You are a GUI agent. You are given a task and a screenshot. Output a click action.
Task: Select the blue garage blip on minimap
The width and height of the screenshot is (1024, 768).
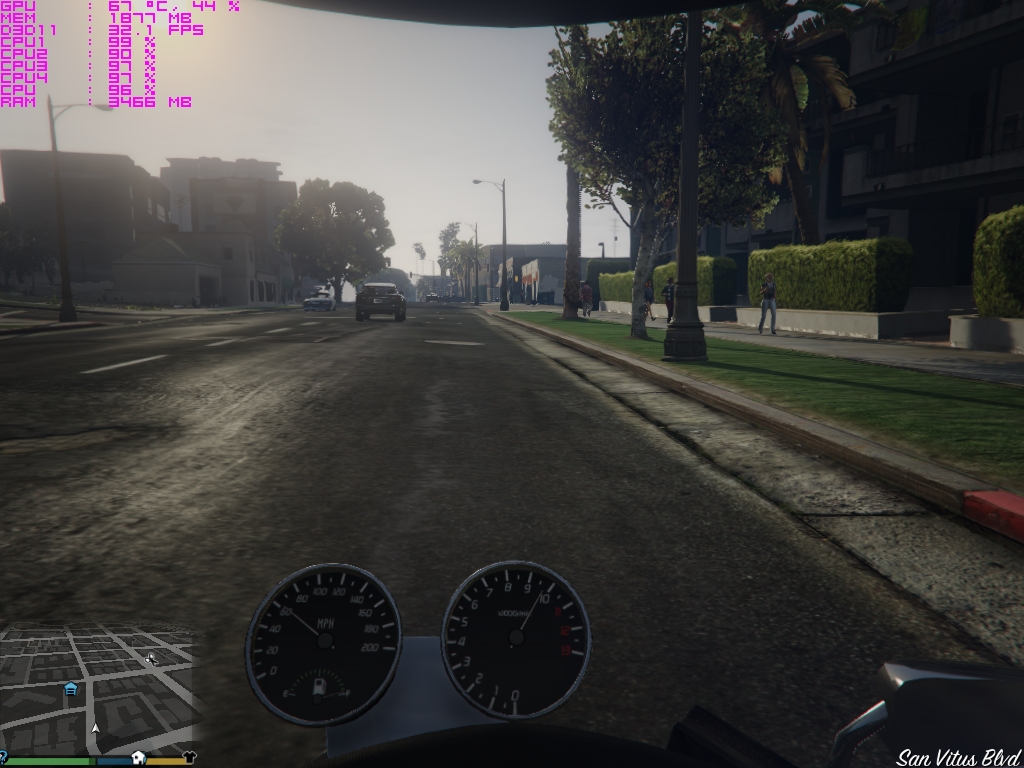point(71,689)
